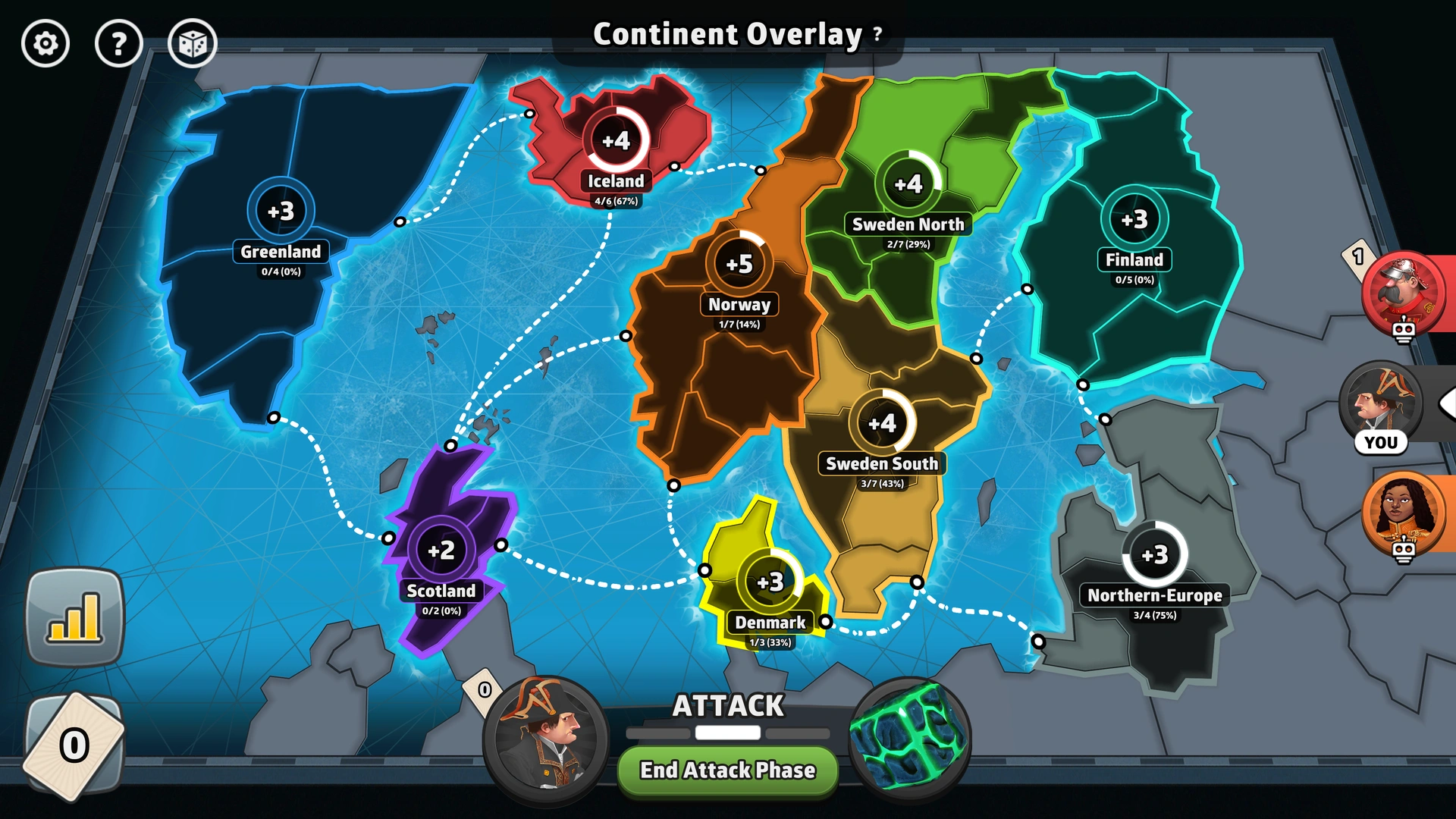Open the statistics bar chart panel
The height and width of the screenshot is (819, 1456).
[74, 614]
